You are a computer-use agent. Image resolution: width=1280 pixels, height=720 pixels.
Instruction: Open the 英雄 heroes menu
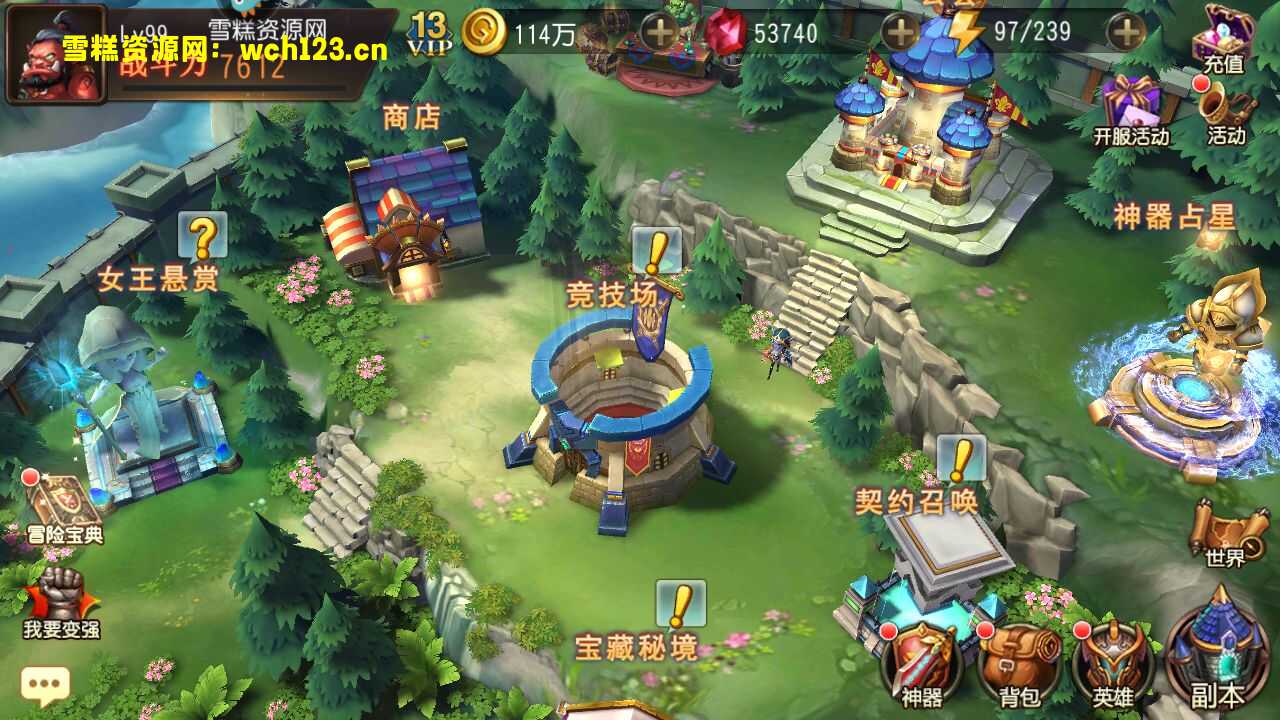pos(1113,660)
